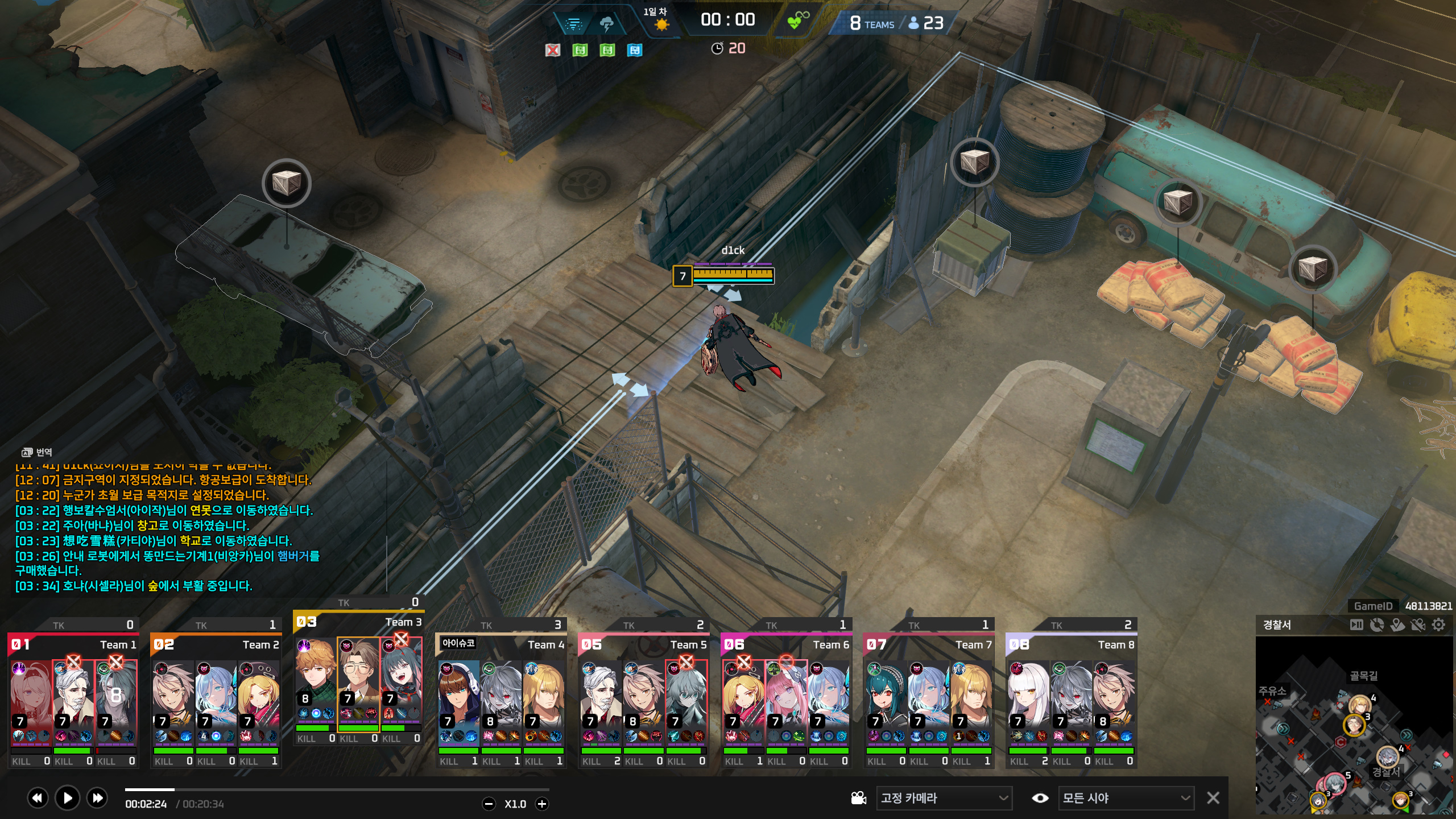1456x819 pixels.
Task: Toggle the crossed-out camera icon above minimap
Action: point(1418,625)
